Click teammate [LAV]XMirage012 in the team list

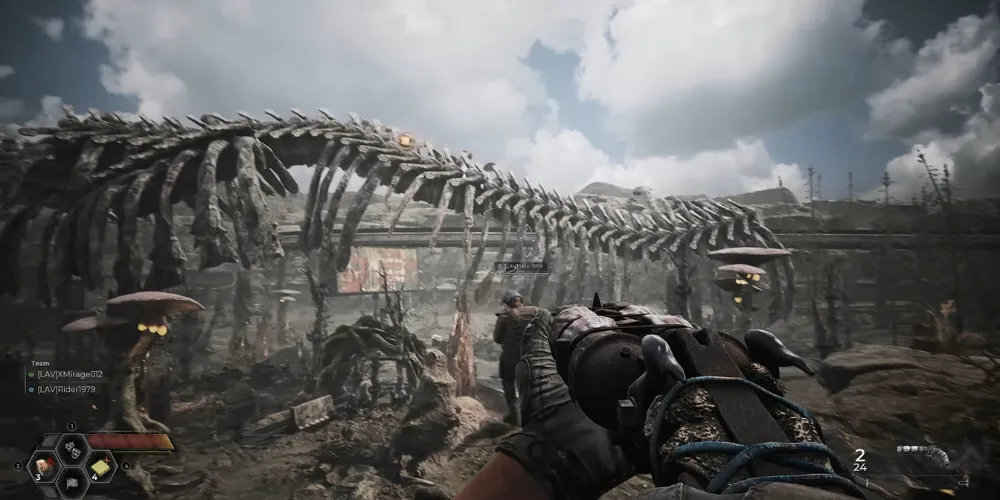click(x=70, y=374)
